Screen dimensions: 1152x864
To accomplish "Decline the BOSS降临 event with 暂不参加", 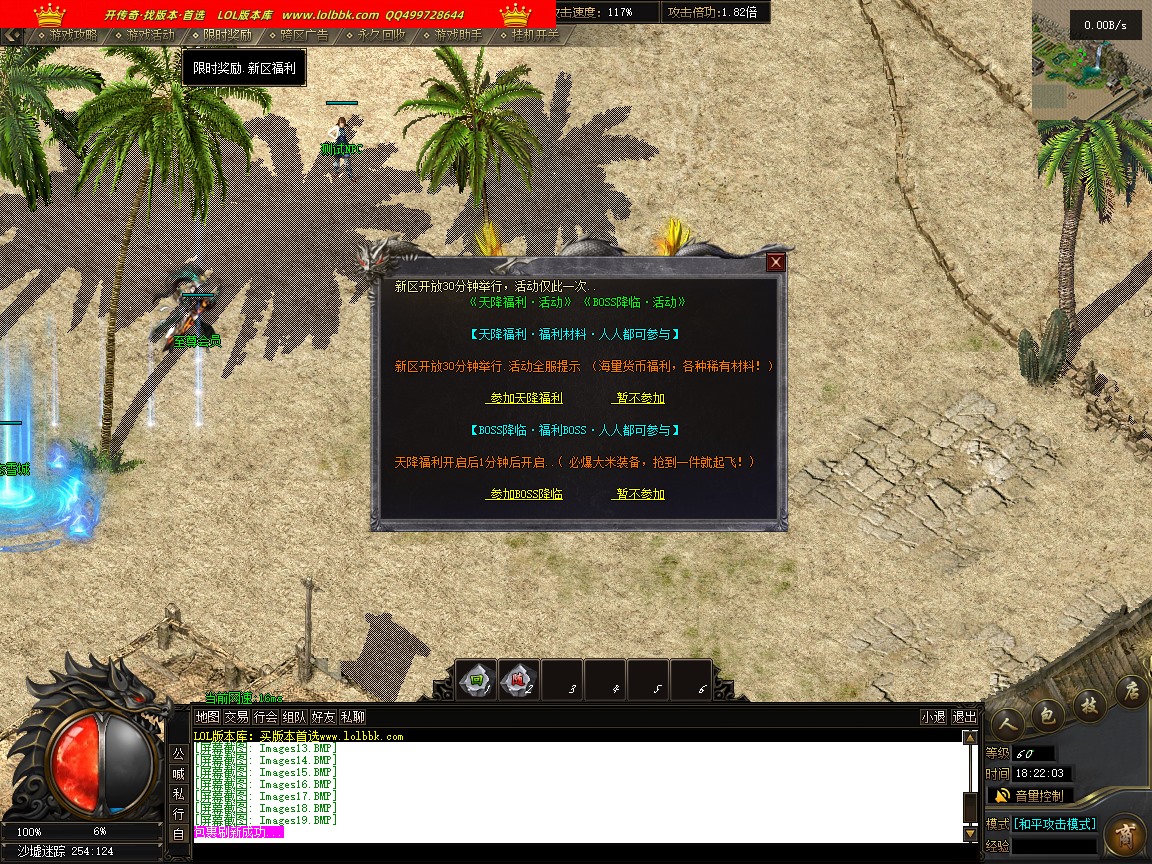I will pos(640,494).
